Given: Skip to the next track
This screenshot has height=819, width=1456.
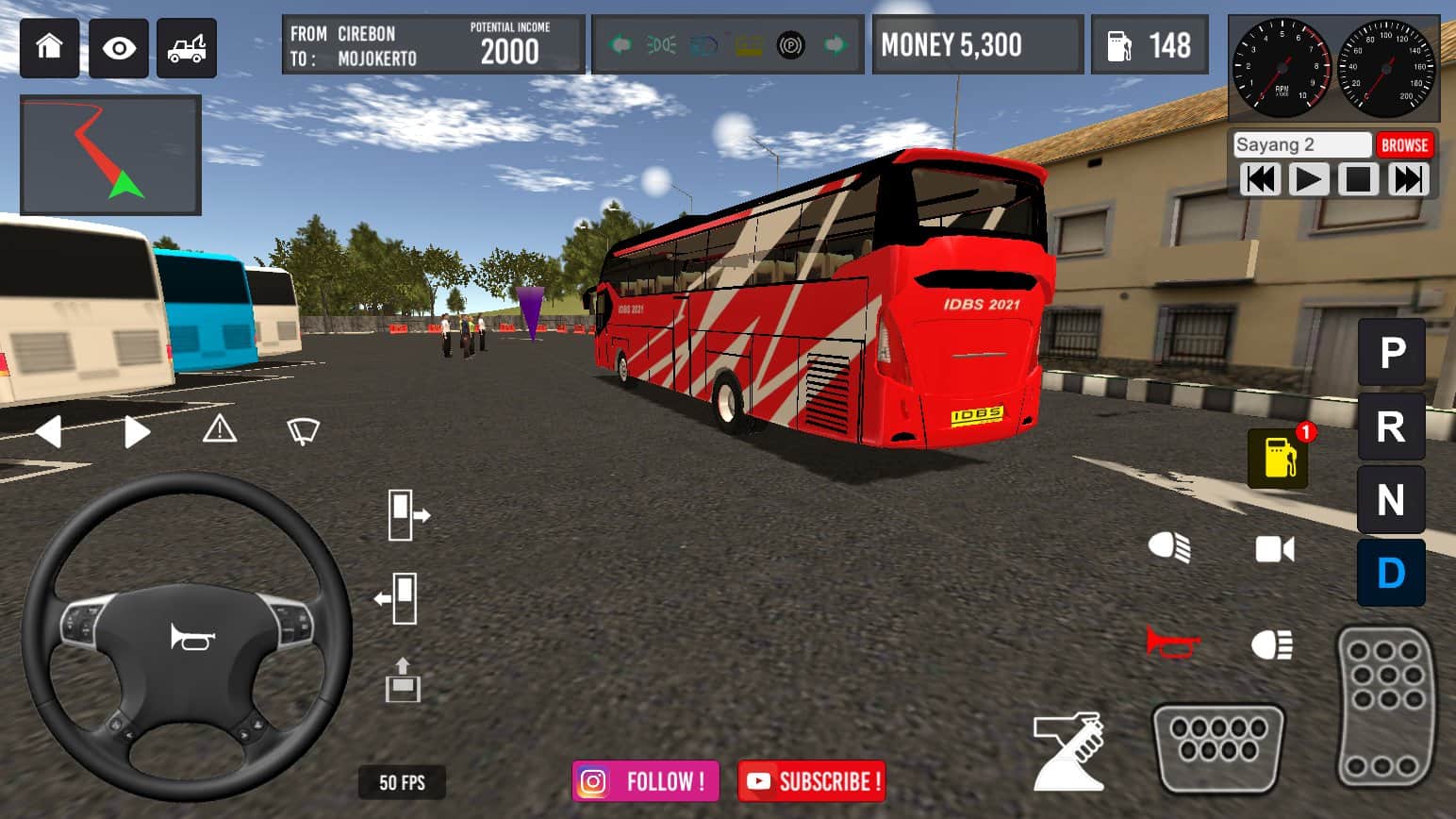Looking at the screenshot, I should (x=1408, y=179).
